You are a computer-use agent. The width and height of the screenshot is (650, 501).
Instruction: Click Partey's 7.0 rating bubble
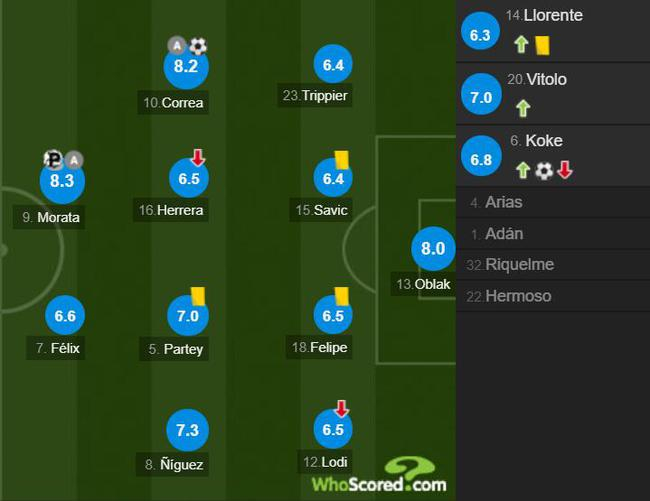(187, 316)
